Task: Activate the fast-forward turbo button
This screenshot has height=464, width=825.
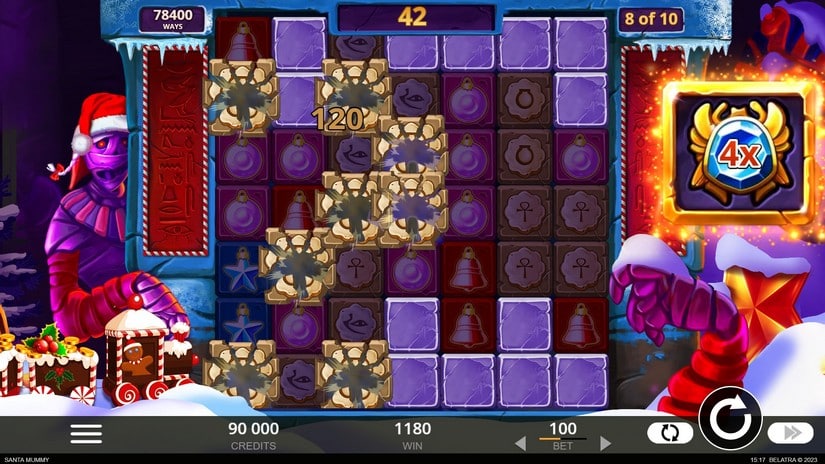Action: coord(790,433)
